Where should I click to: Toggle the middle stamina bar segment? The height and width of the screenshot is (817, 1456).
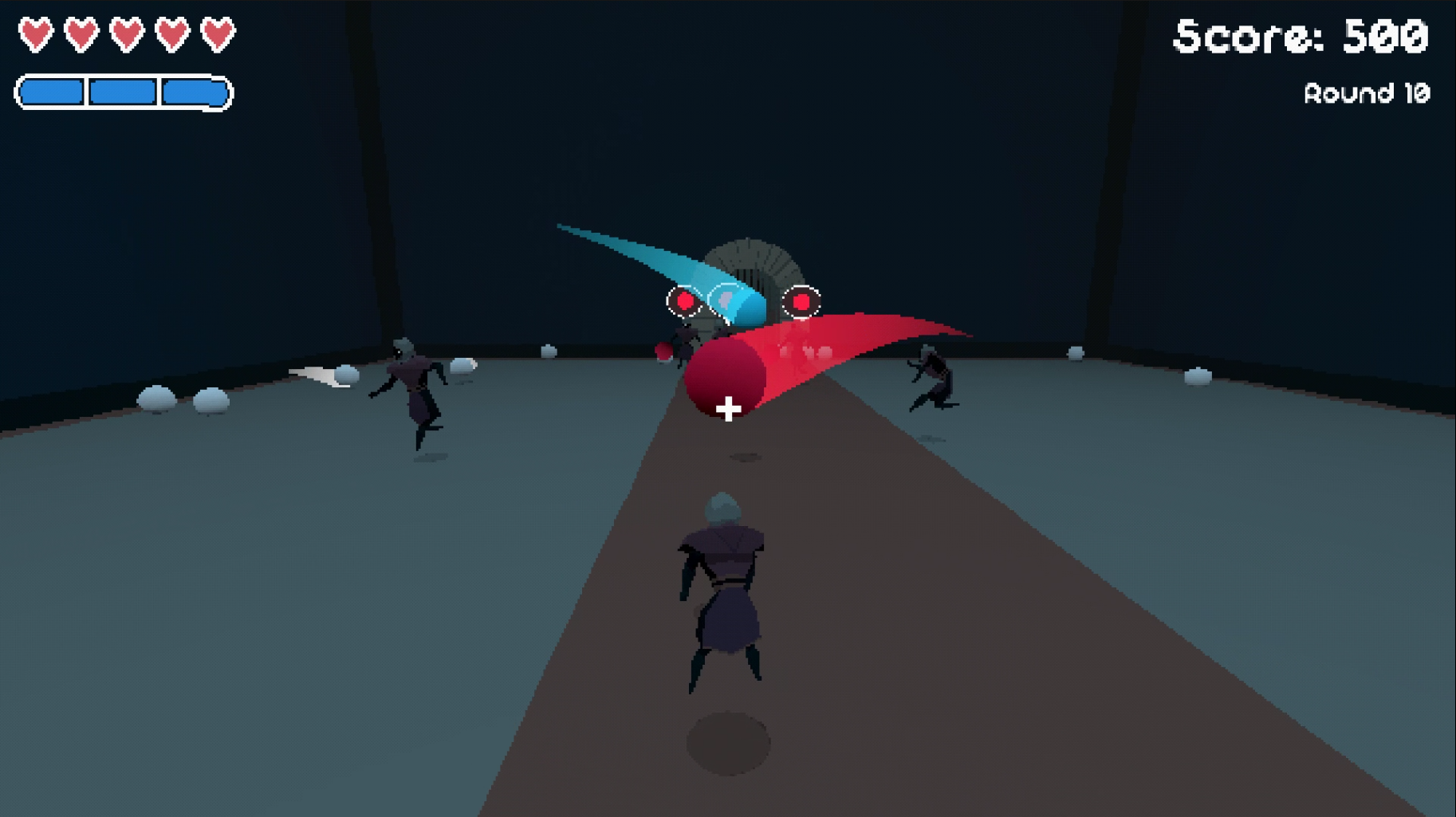(121, 90)
